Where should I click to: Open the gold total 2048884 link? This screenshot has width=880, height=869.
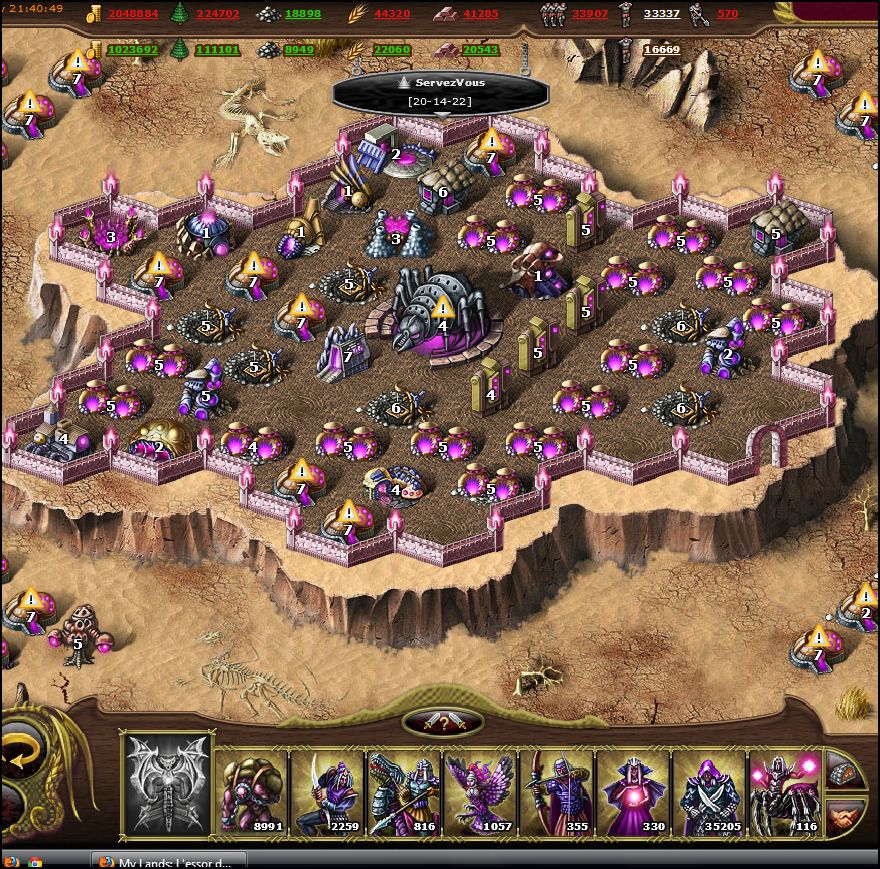tap(132, 14)
